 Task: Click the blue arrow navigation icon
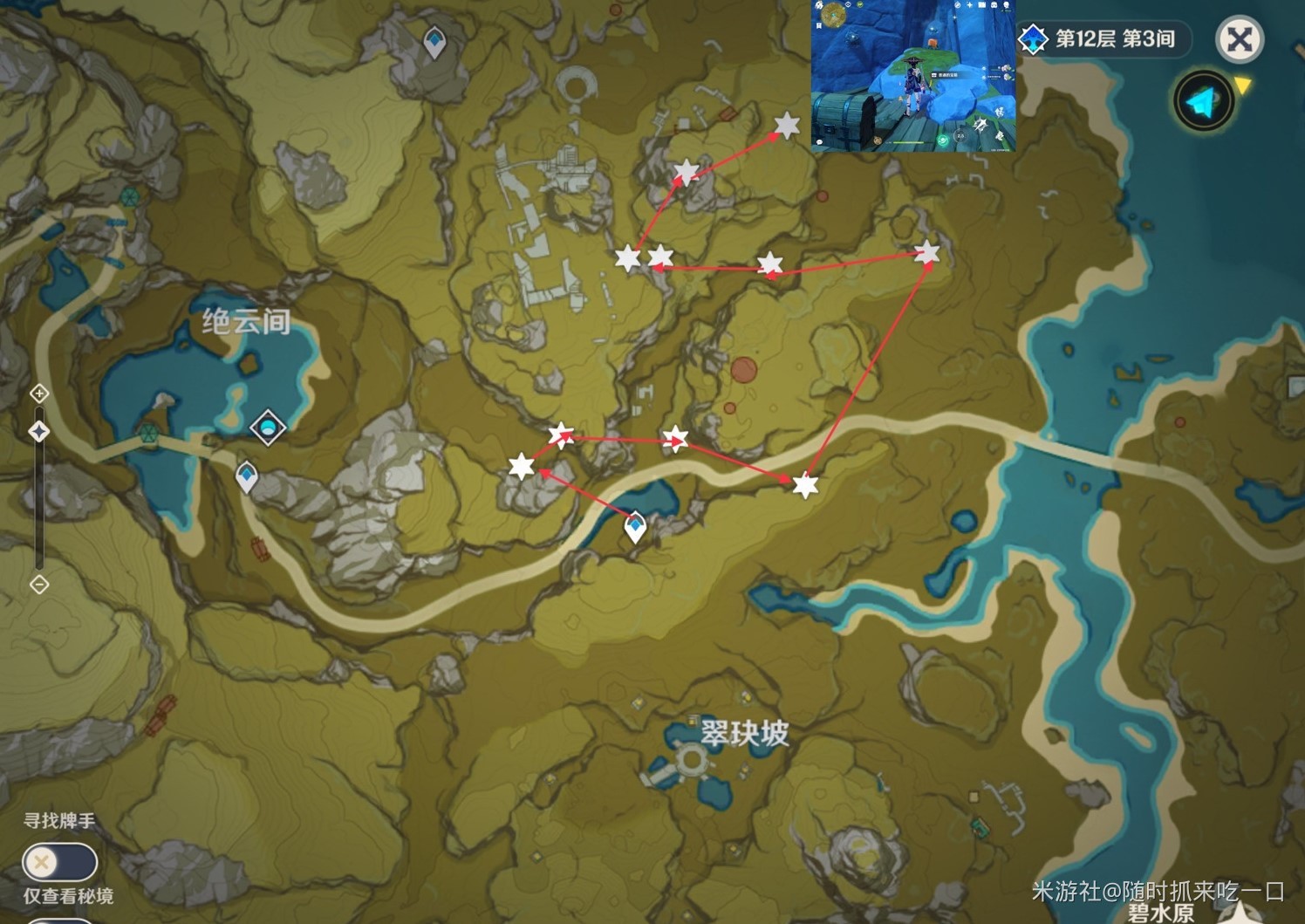(1204, 102)
